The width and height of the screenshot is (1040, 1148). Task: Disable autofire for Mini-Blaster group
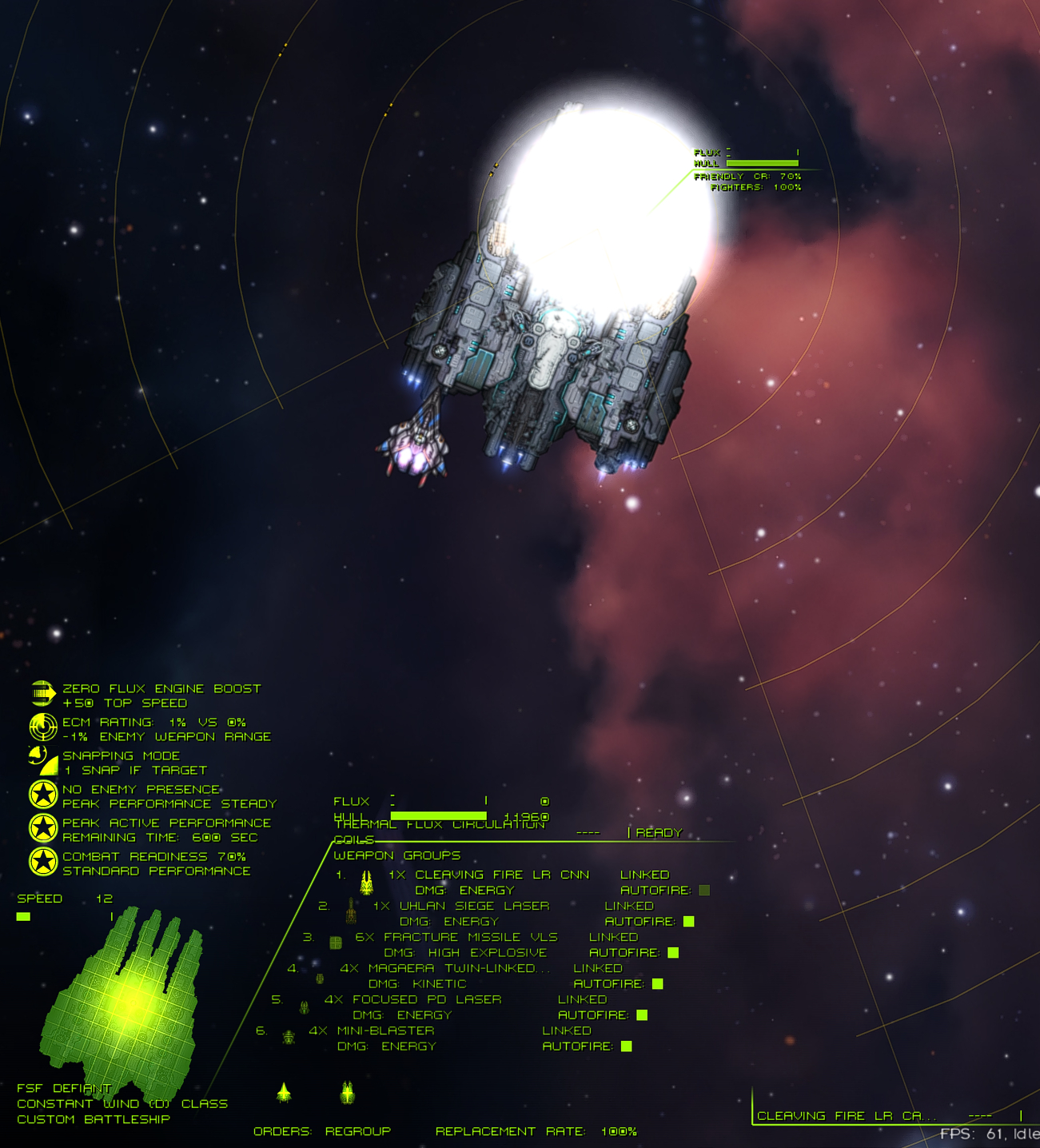(628, 1046)
